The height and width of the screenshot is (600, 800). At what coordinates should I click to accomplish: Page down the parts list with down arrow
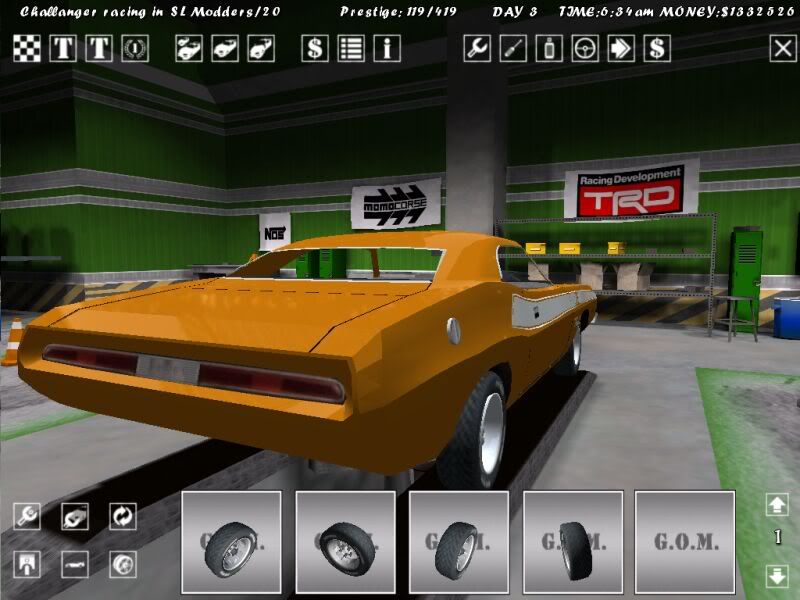tap(777, 576)
